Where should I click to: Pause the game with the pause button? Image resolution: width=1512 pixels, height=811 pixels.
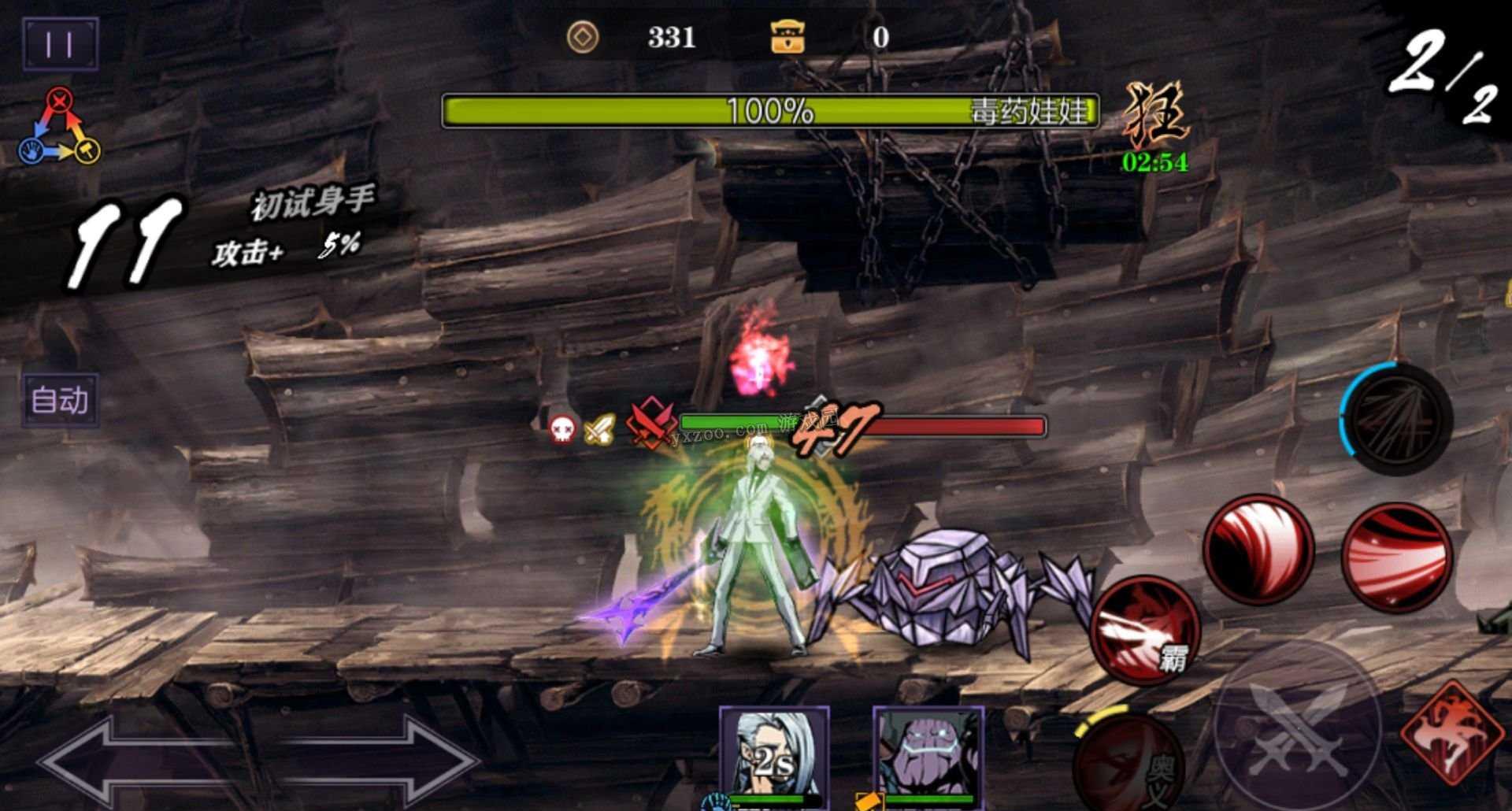[60, 43]
